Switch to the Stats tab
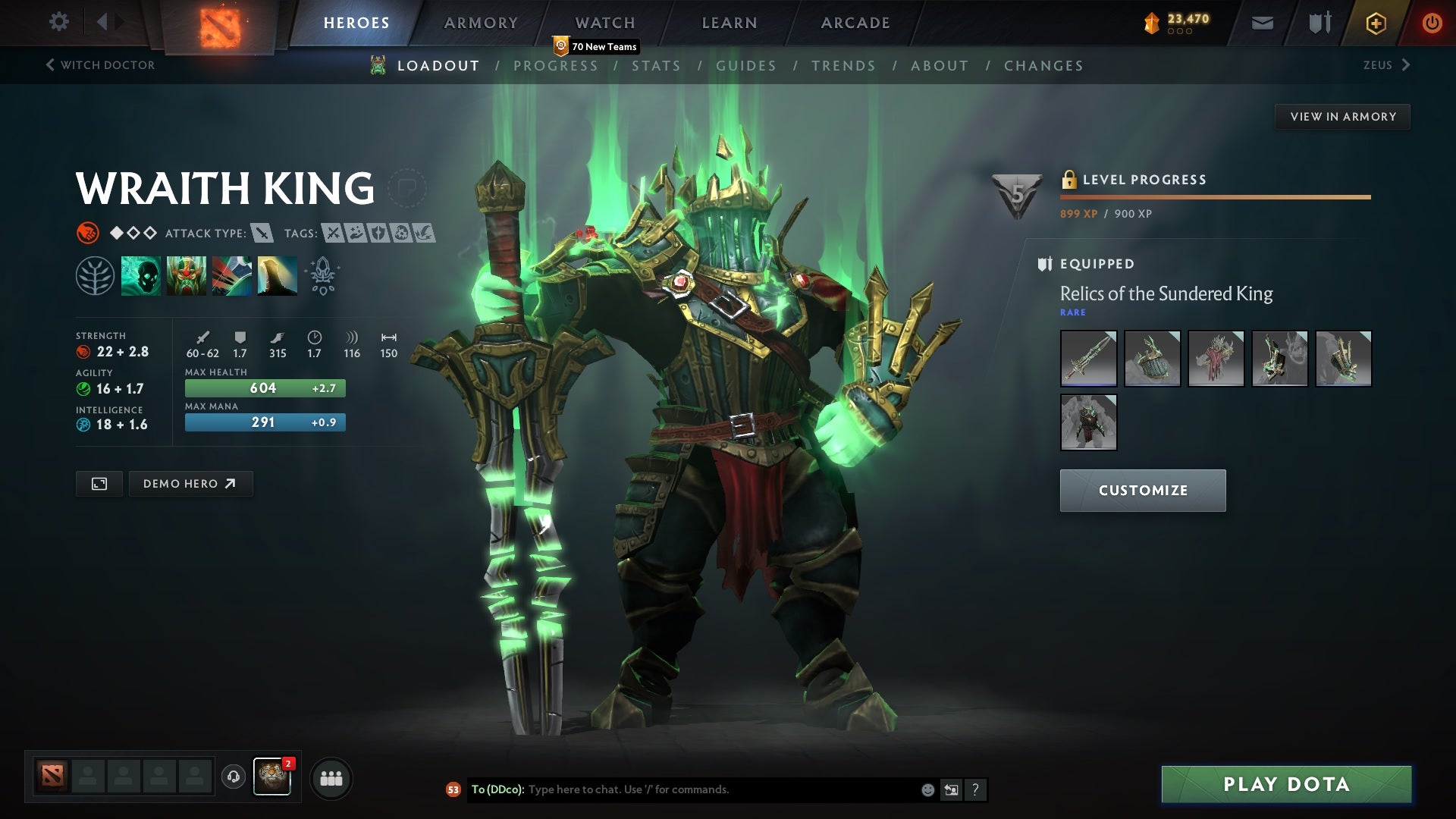Viewport: 1456px width, 819px height. [x=656, y=66]
